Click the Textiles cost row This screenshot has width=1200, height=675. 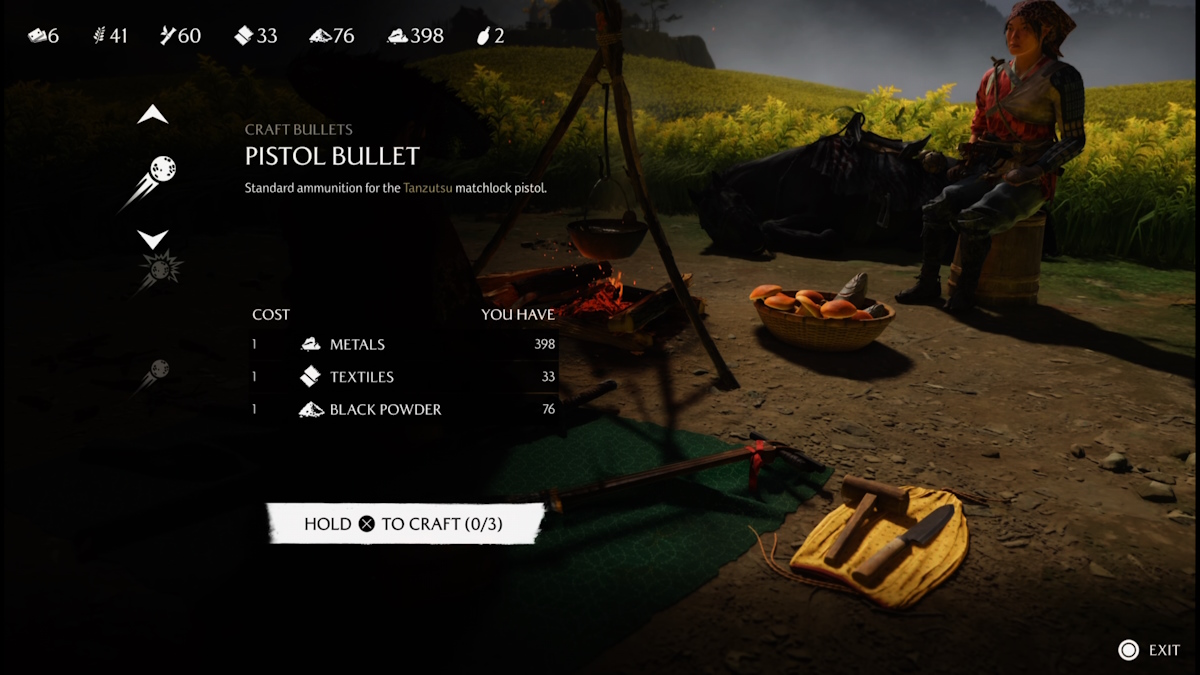(x=403, y=377)
